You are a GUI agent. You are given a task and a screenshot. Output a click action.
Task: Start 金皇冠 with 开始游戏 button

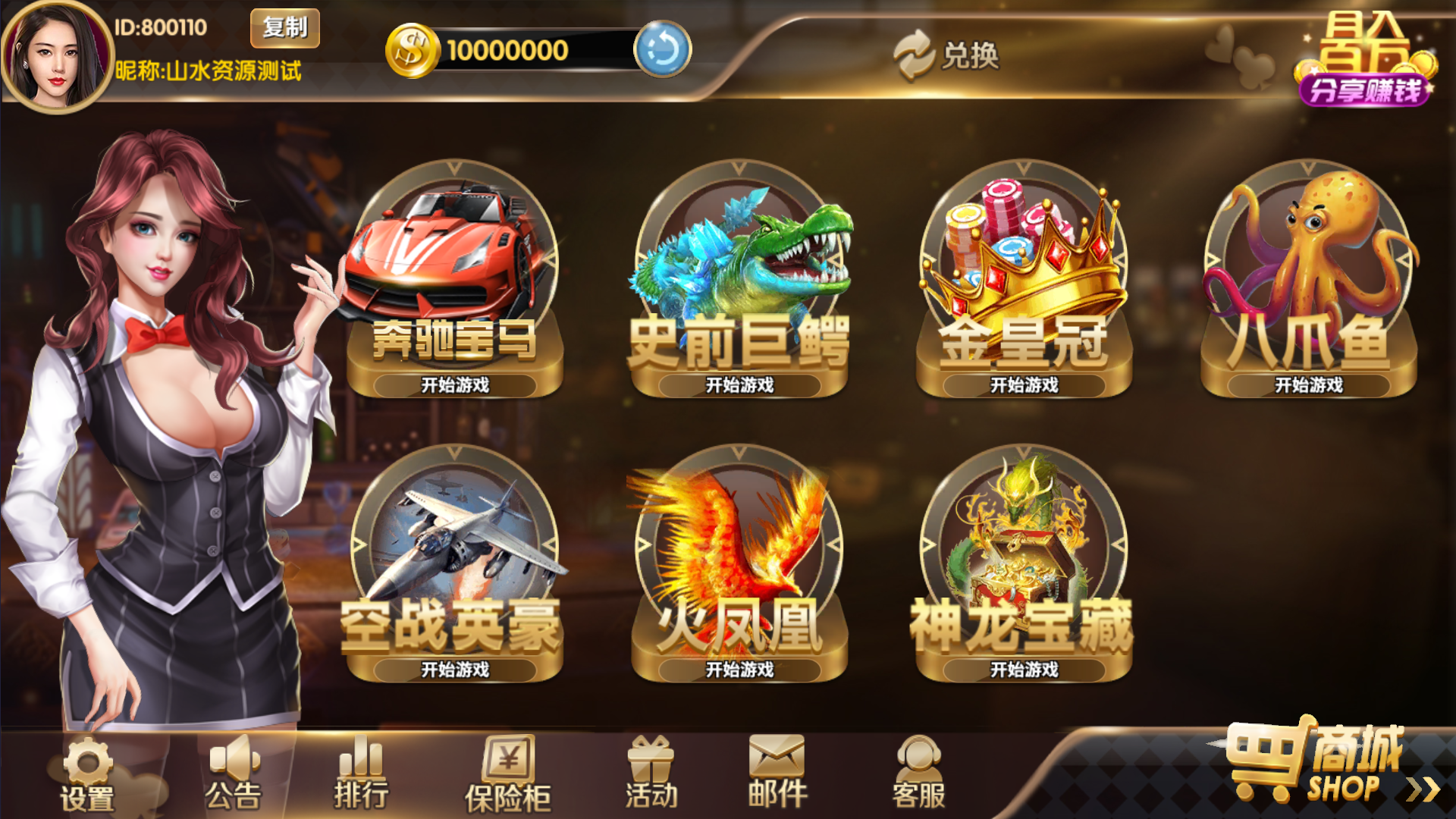(1024, 385)
